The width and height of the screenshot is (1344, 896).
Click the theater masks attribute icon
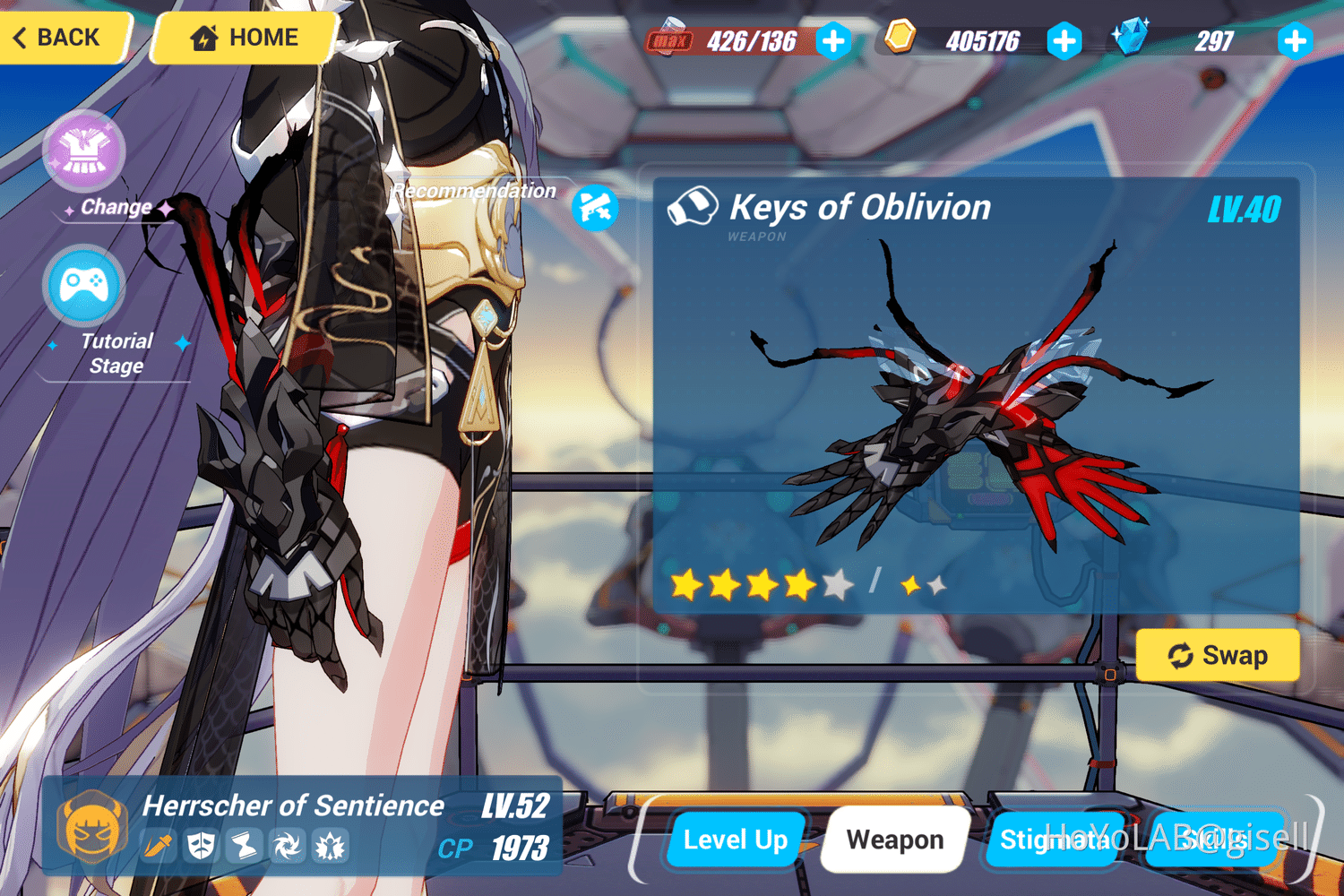202,846
